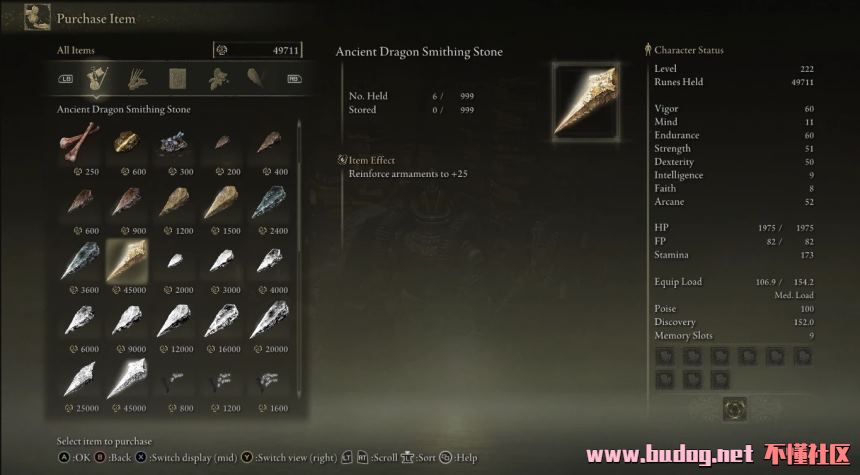Select the glovewort costing 1600 runes

(x=268, y=379)
